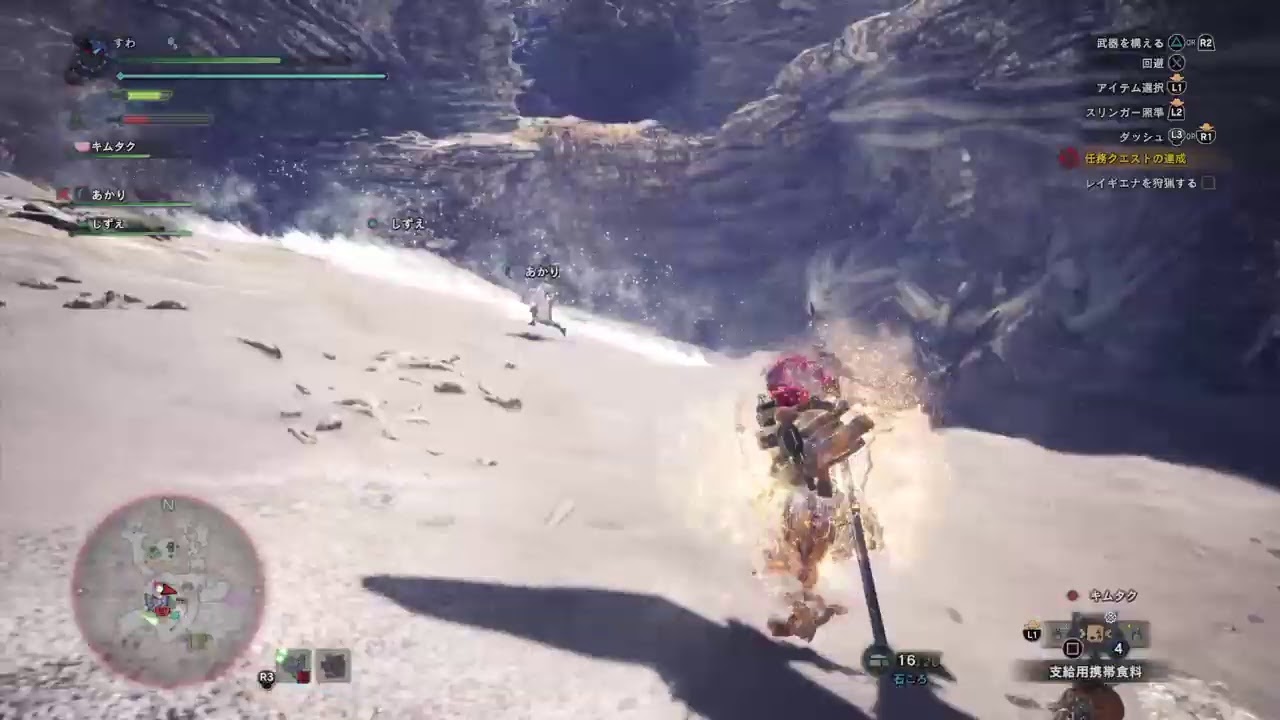Select the R2 weapon draw icon
1280x720 pixels.
(x=1206, y=42)
